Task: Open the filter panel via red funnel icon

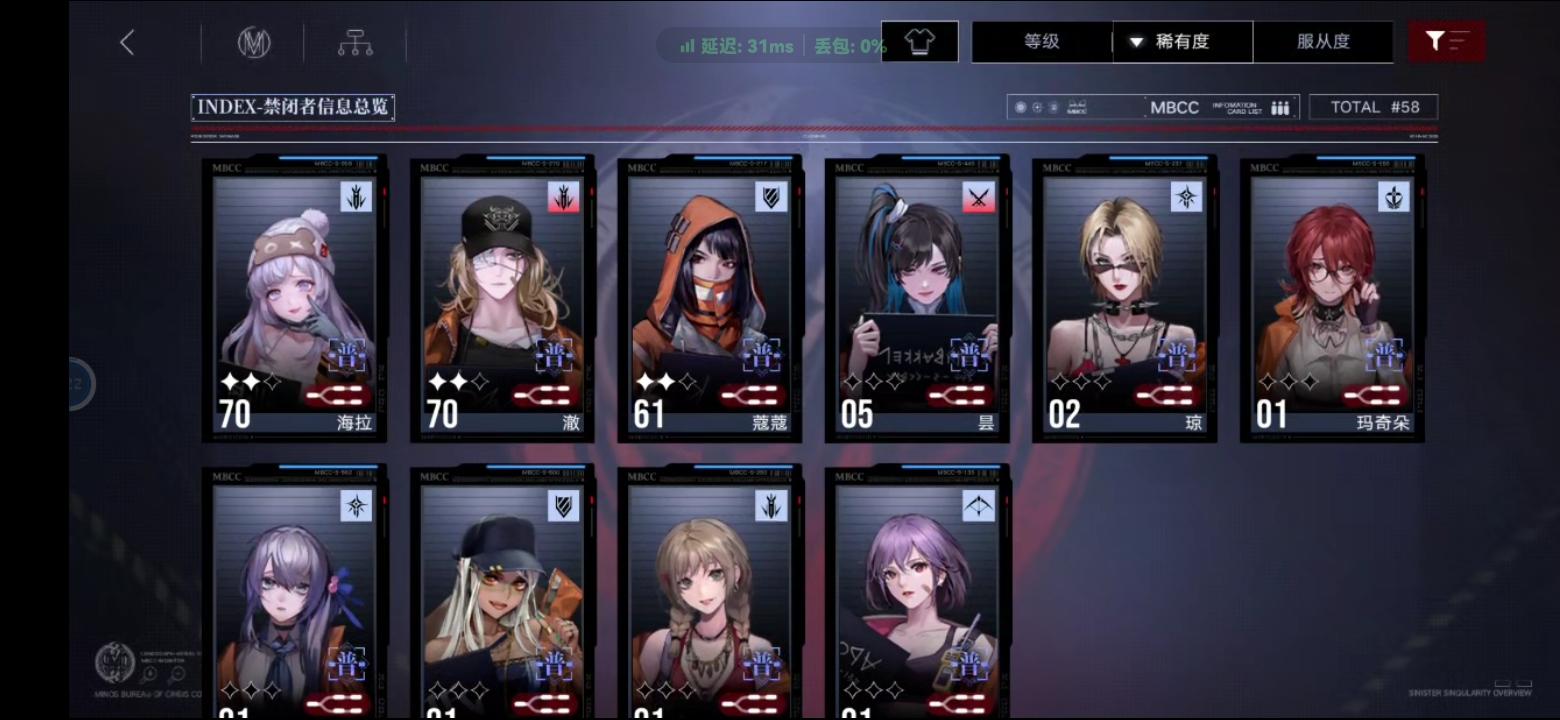Action: point(1446,41)
